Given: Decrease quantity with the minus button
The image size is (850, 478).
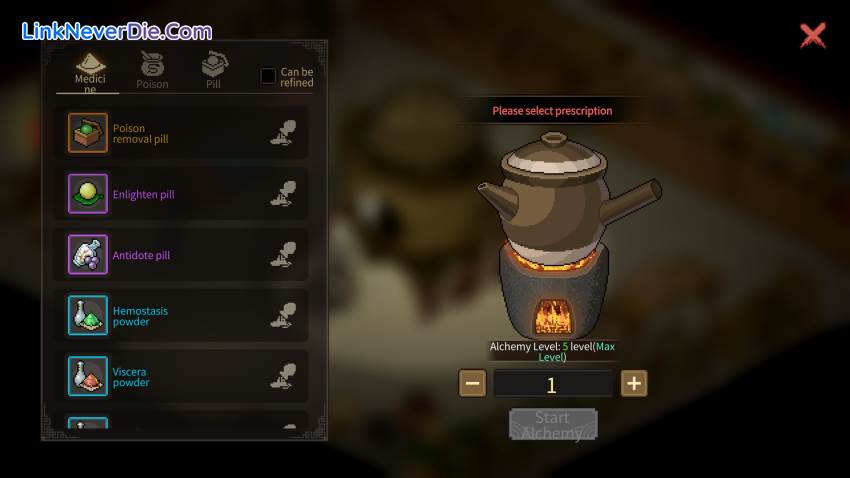Looking at the screenshot, I should (x=473, y=383).
